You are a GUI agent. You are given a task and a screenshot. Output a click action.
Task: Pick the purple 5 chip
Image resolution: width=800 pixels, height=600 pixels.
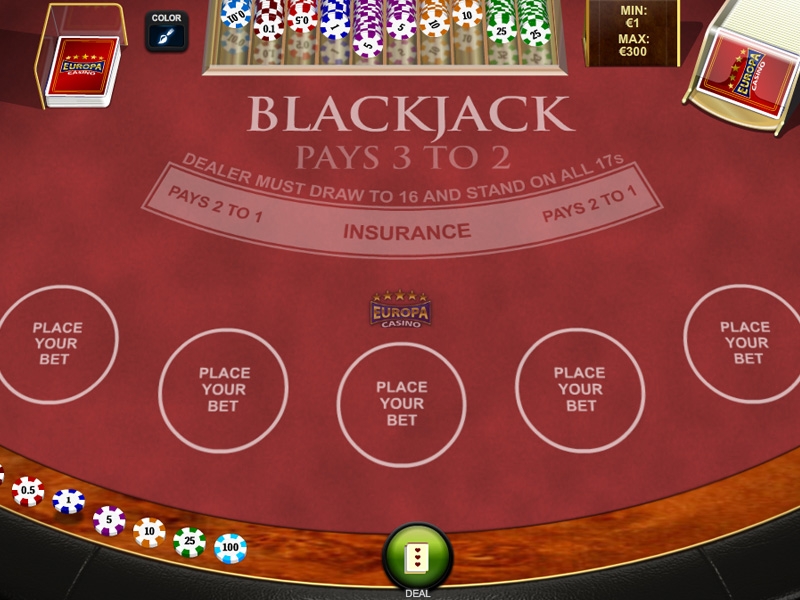tap(109, 520)
